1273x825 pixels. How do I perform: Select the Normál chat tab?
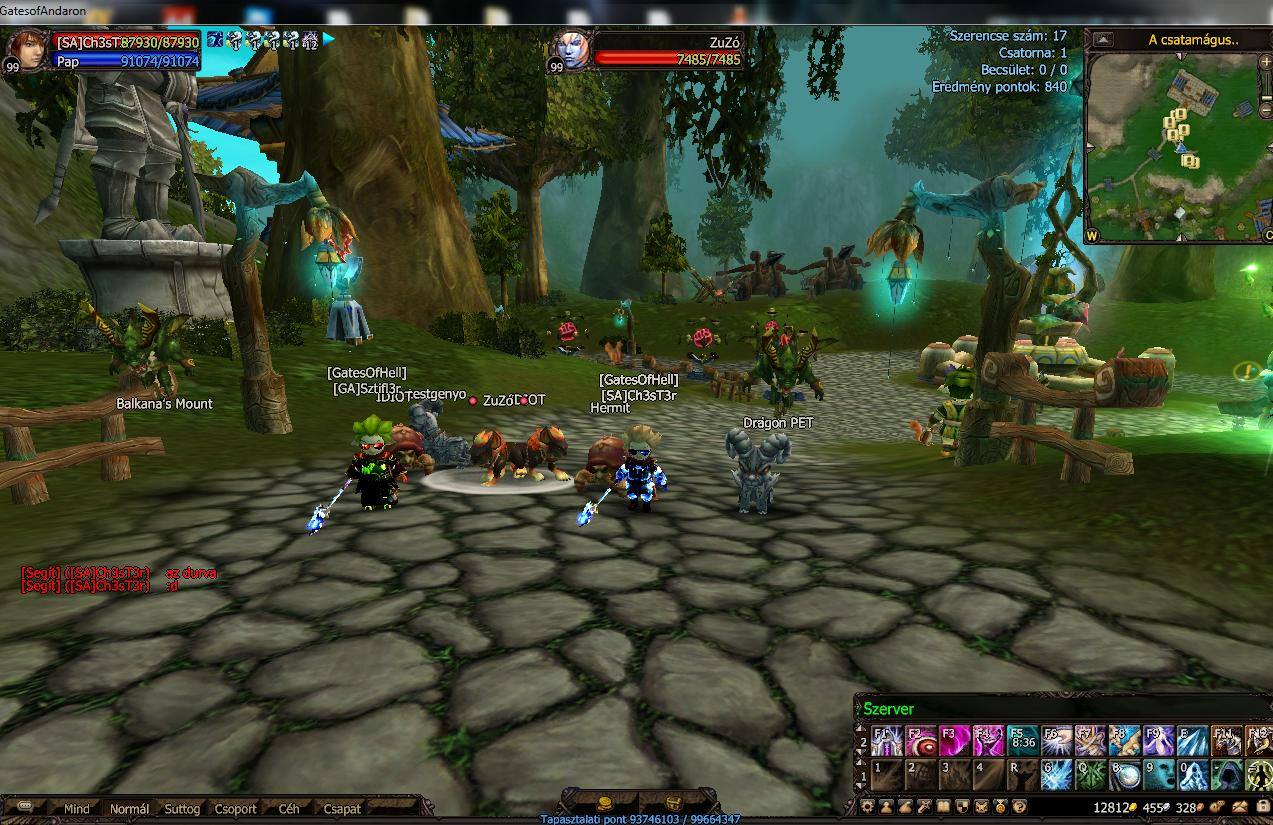click(129, 809)
